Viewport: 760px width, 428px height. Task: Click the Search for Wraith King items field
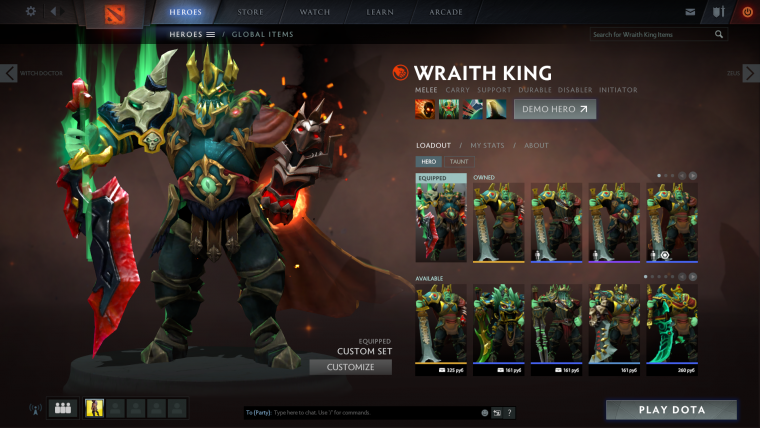tap(650, 34)
